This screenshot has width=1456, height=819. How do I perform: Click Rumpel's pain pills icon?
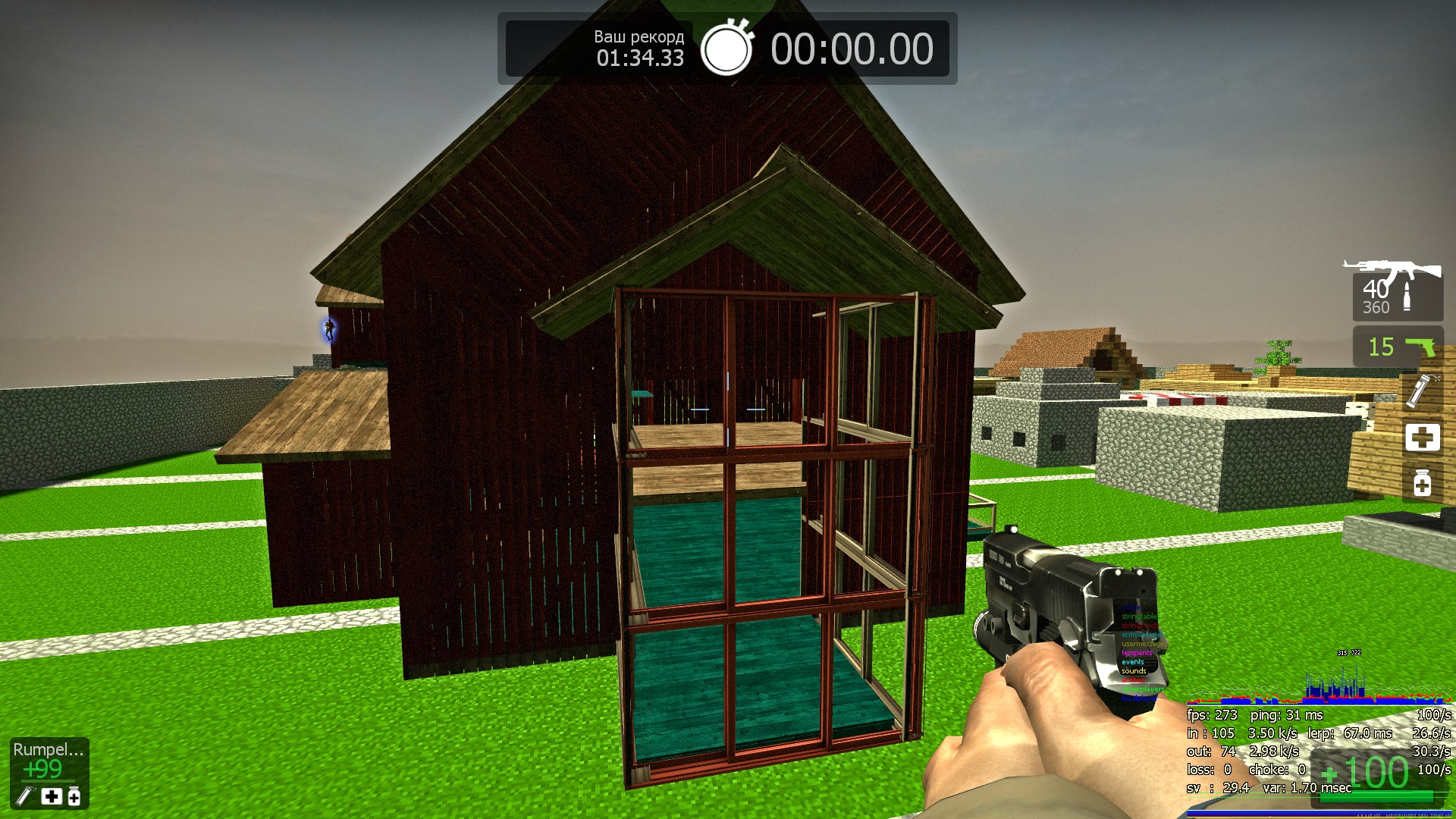(x=74, y=795)
